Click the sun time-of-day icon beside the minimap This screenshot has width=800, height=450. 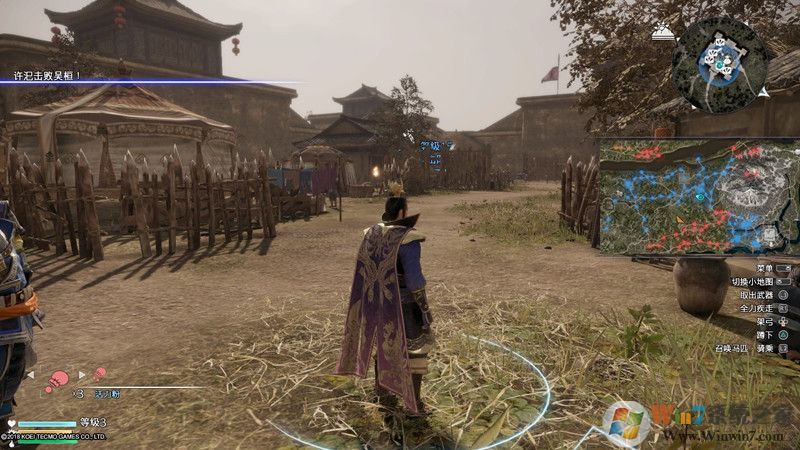coord(661,33)
